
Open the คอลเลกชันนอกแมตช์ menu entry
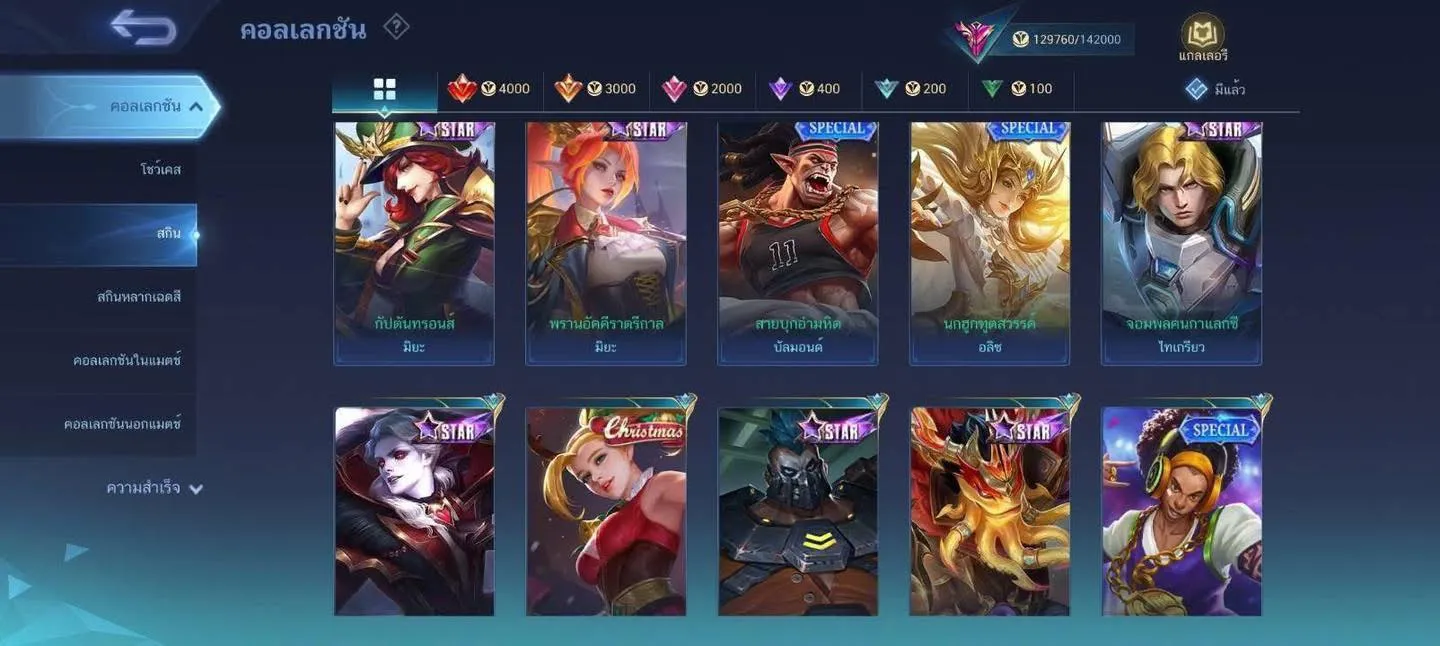[122, 424]
